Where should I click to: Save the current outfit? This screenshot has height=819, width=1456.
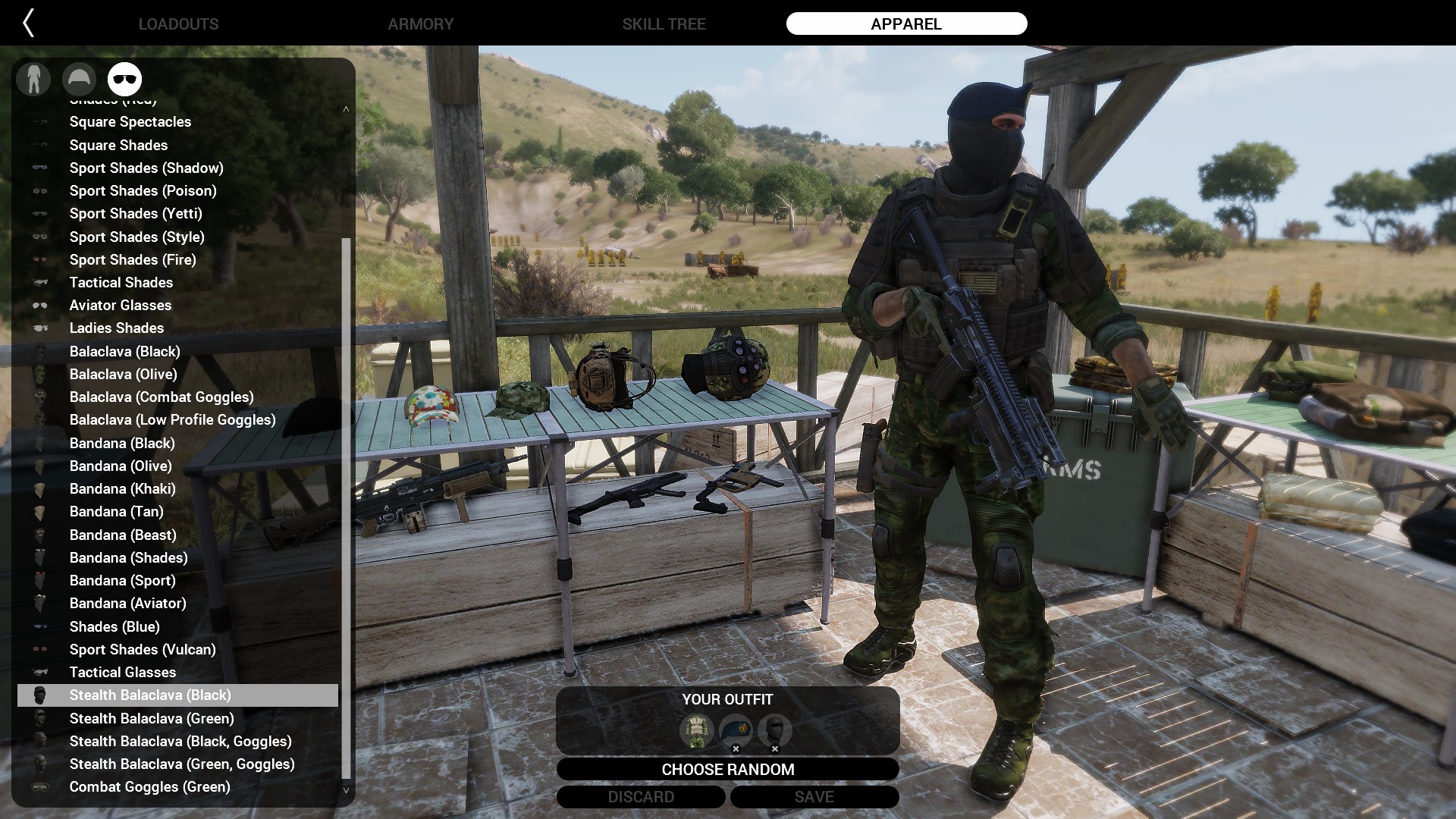[x=814, y=797]
